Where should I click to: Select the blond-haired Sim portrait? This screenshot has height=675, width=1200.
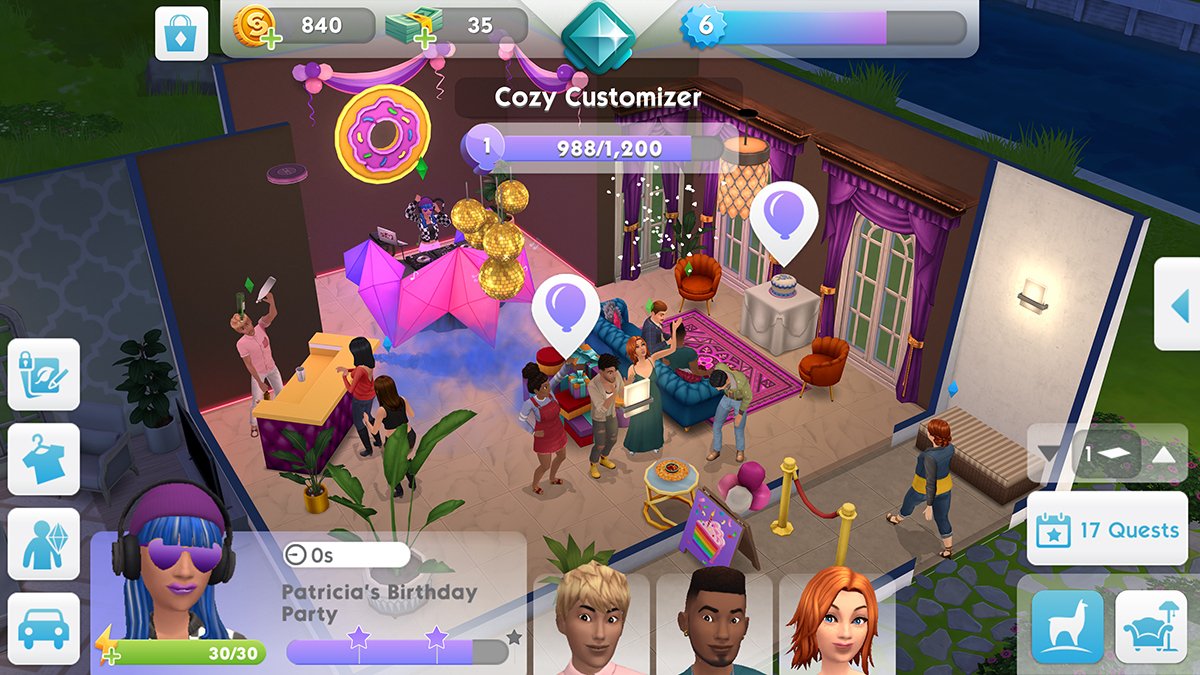click(x=590, y=620)
